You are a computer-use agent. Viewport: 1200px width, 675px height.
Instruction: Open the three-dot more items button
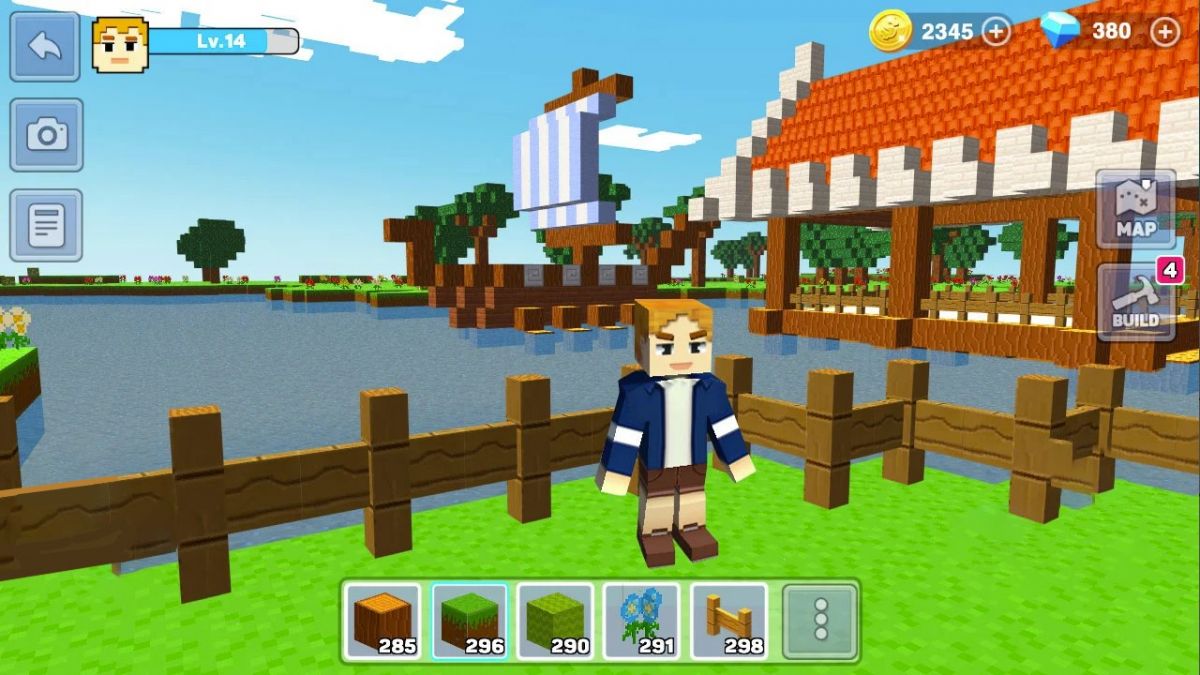click(x=820, y=621)
